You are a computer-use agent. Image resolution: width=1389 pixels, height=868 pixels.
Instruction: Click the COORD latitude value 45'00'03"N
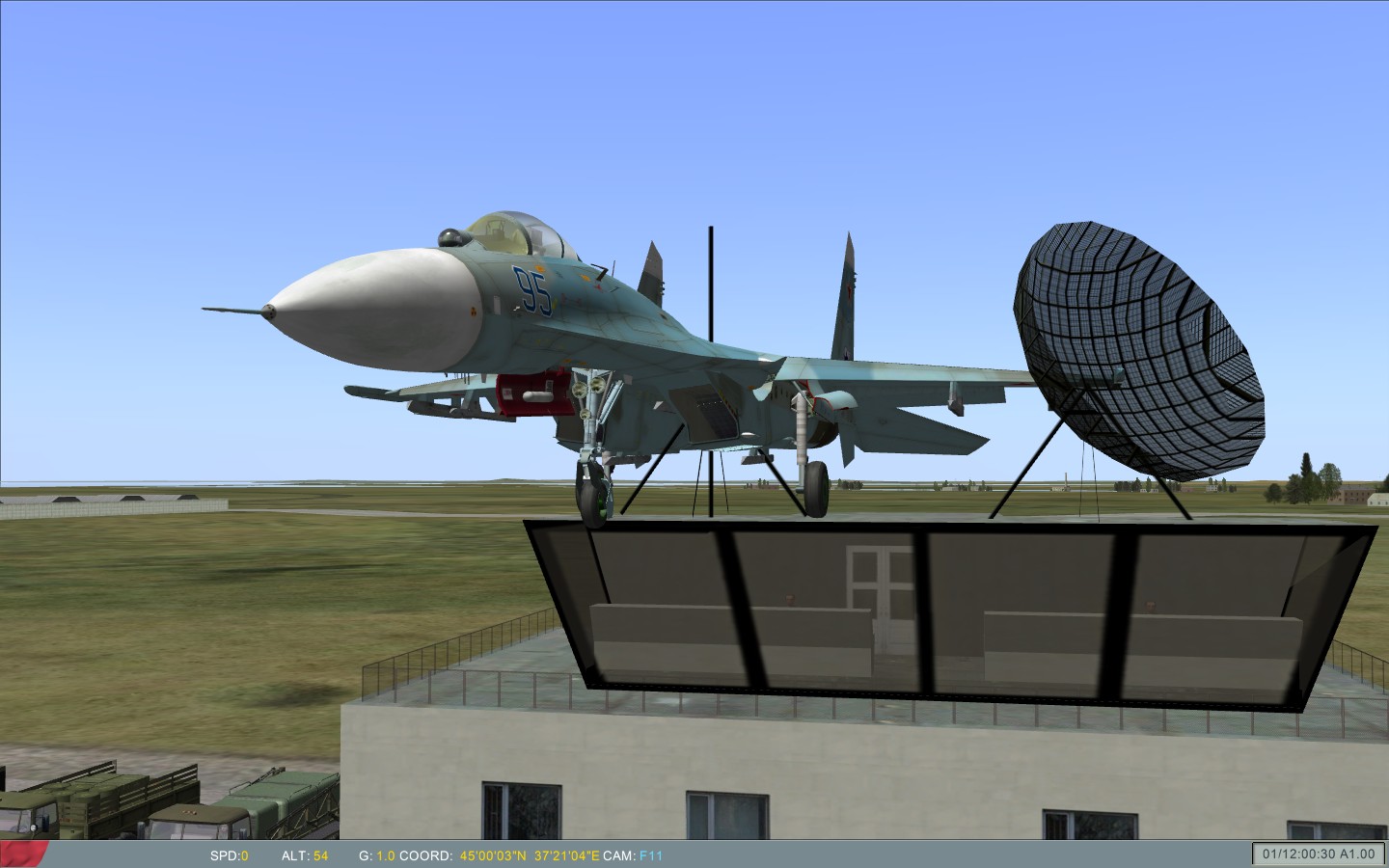pos(492,854)
